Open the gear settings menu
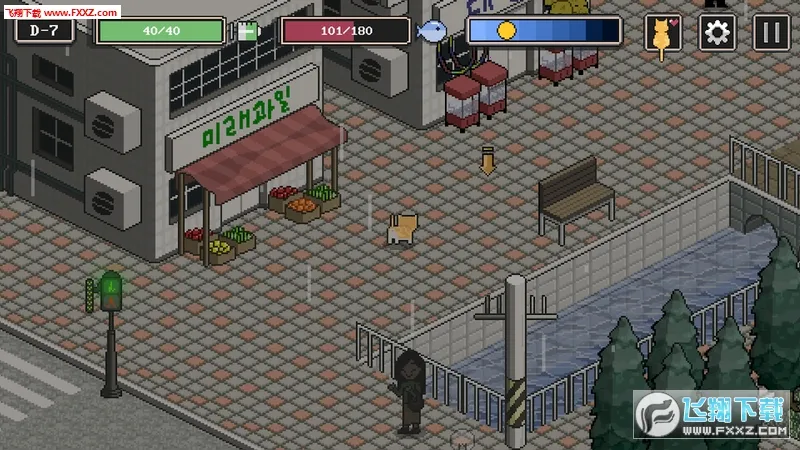The width and height of the screenshot is (800, 450). 716,33
